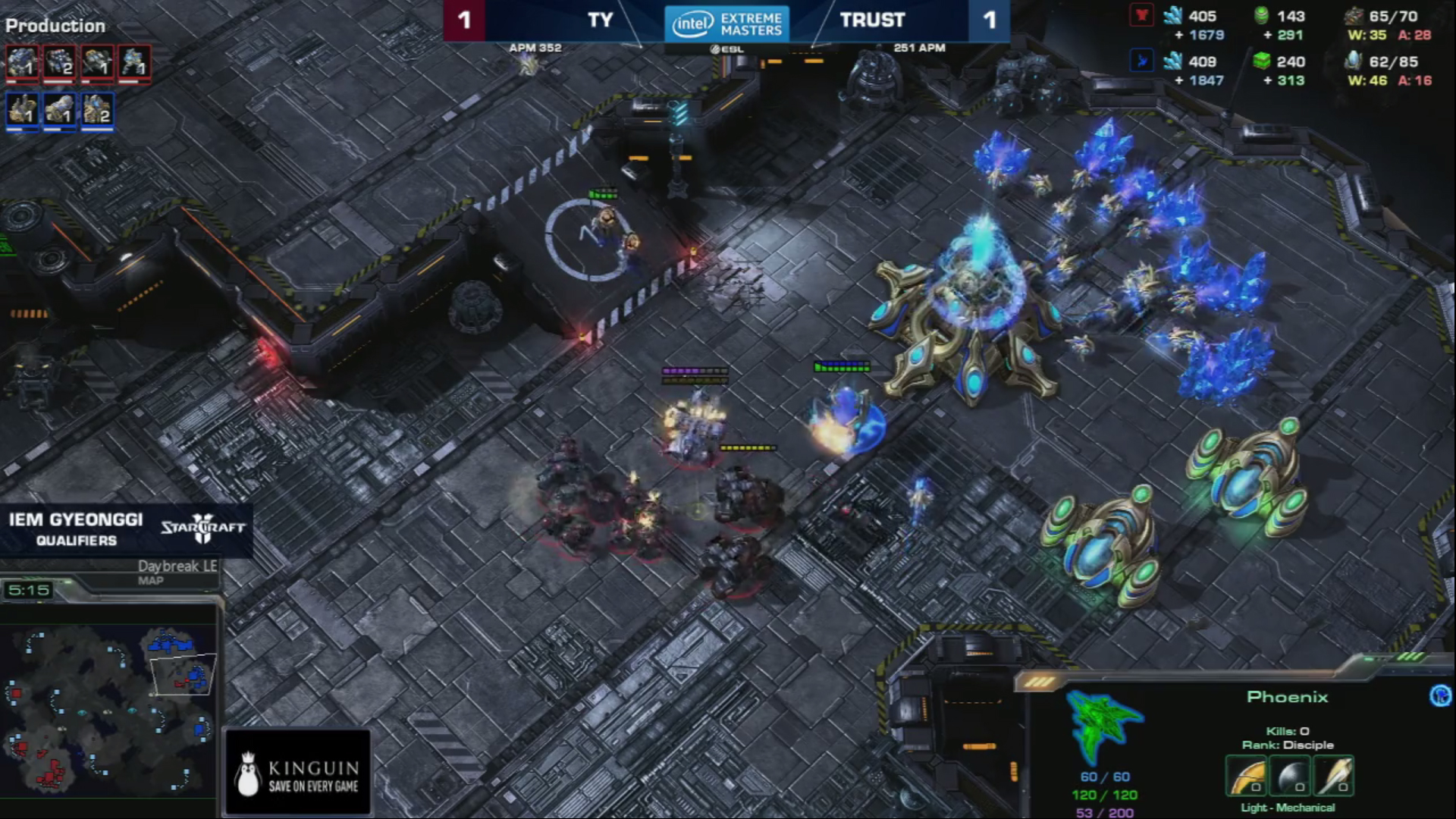Inspect the Phoenix gold armor upgrade icon
The height and width of the screenshot is (819, 1456).
click(x=1247, y=777)
